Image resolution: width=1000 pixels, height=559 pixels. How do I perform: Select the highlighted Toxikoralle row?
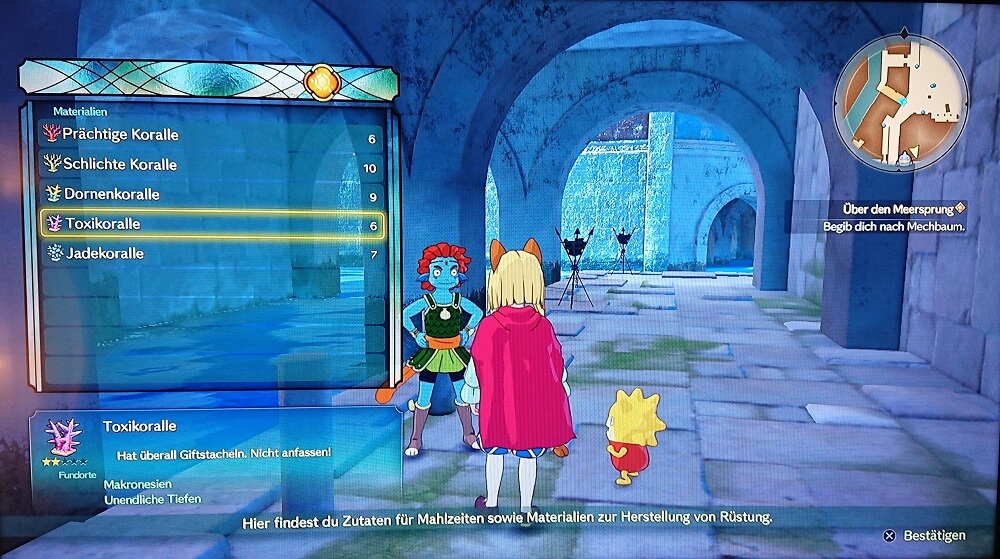click(x=212, y=224)
